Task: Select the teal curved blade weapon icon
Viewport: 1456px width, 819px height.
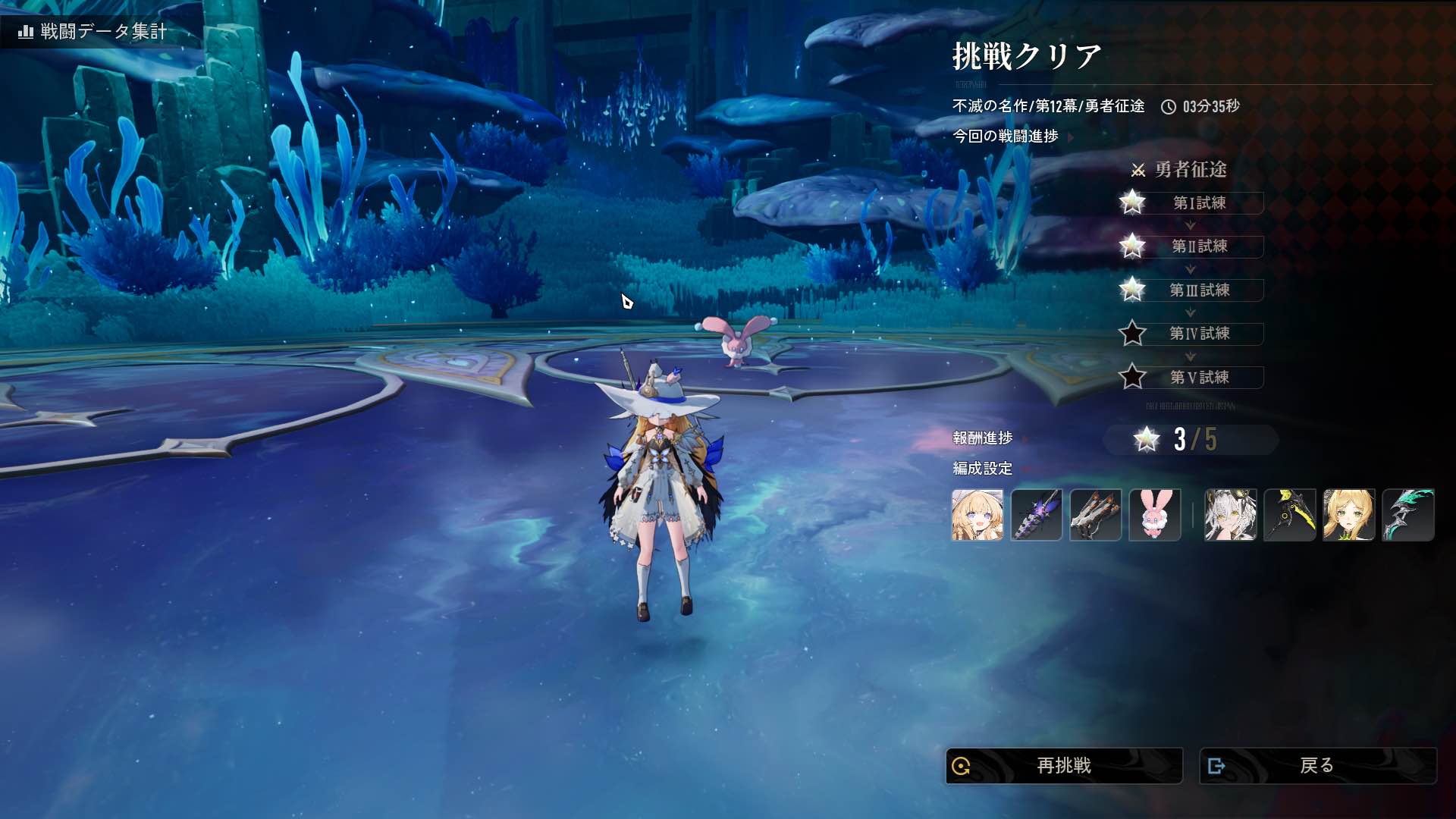Action: click(1407, 515)
